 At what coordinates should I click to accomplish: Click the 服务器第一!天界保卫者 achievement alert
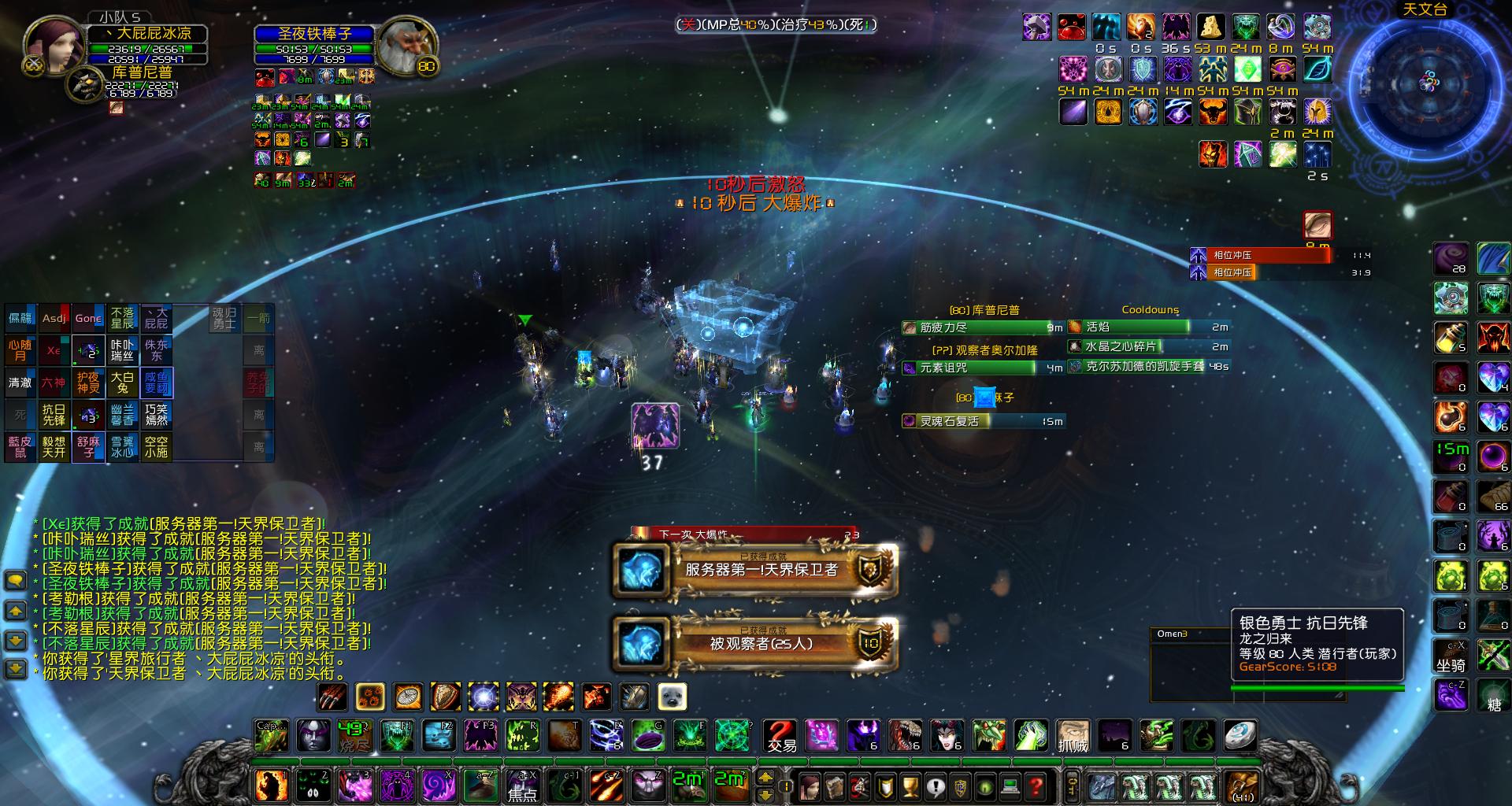pyautogui.click(x=756, y=569)
